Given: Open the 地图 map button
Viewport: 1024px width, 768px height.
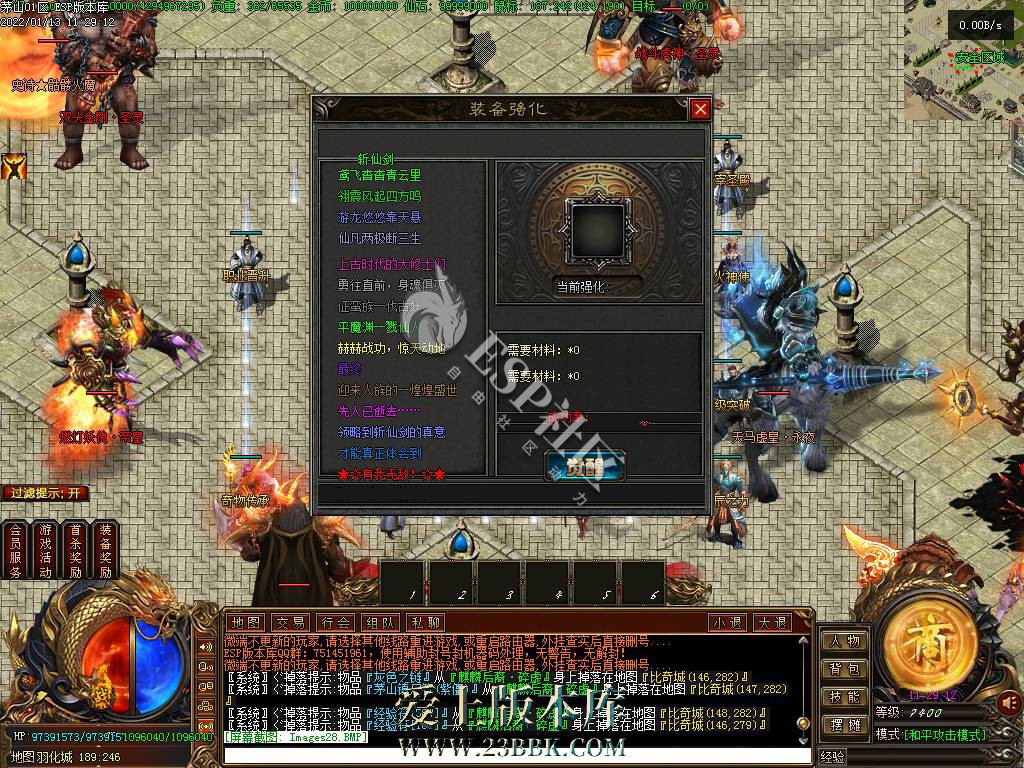Looking at the screenshot, I should pyautogui.click(x=245, y=622).
